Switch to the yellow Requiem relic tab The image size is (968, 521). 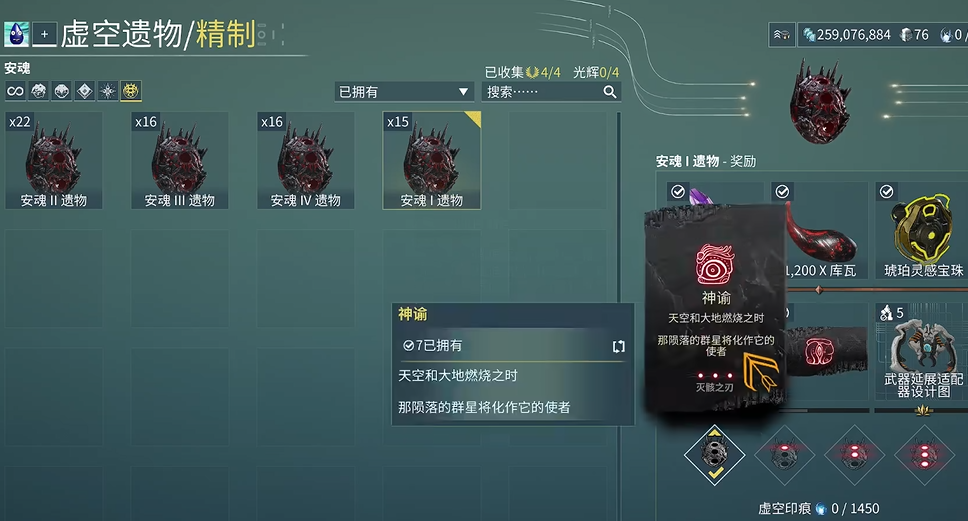pos(131,91)
